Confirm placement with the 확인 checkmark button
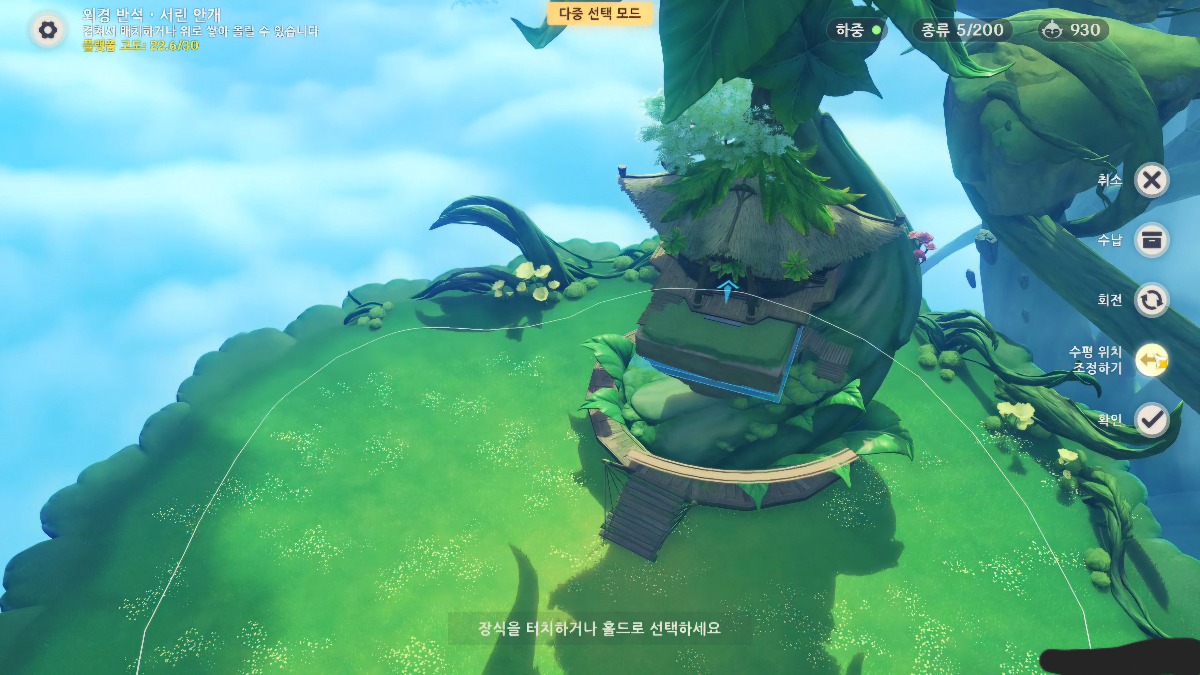 coord(1152,420)
